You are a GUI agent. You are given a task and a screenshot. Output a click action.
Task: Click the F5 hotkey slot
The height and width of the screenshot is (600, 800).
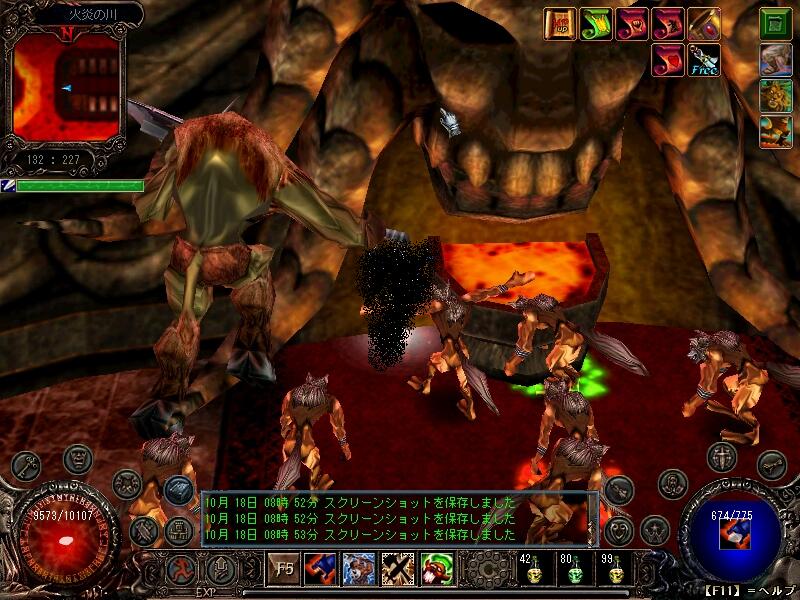coord(284,570)
